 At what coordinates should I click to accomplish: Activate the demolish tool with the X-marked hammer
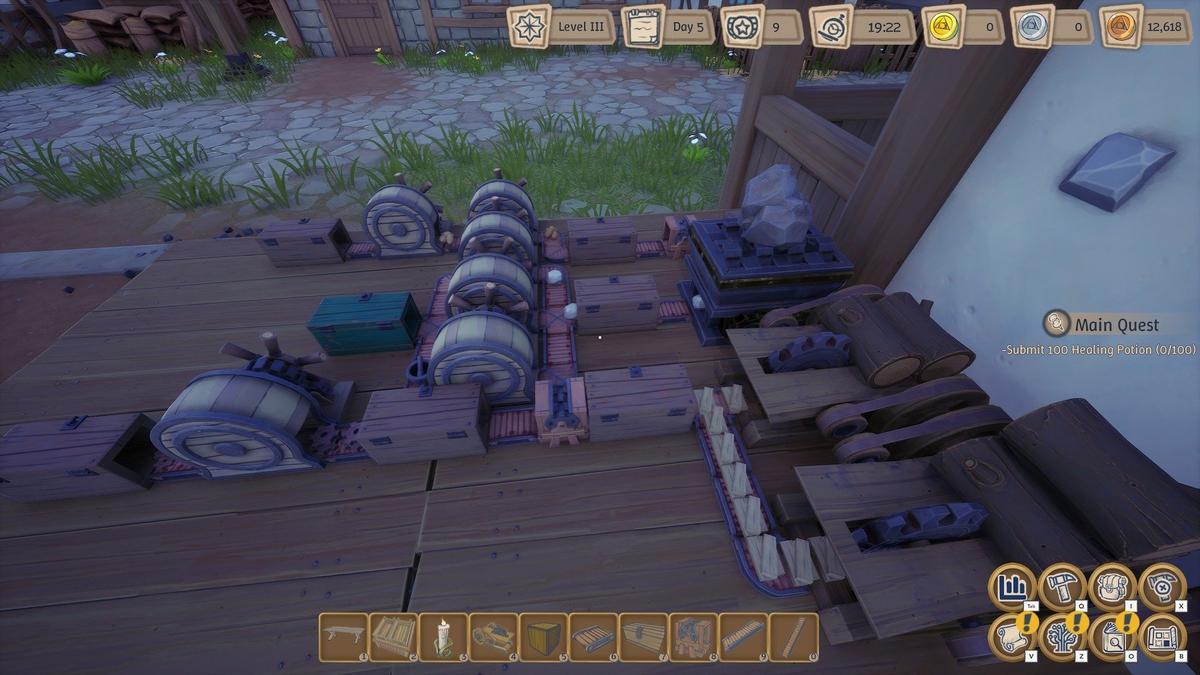pos(1162,587)
